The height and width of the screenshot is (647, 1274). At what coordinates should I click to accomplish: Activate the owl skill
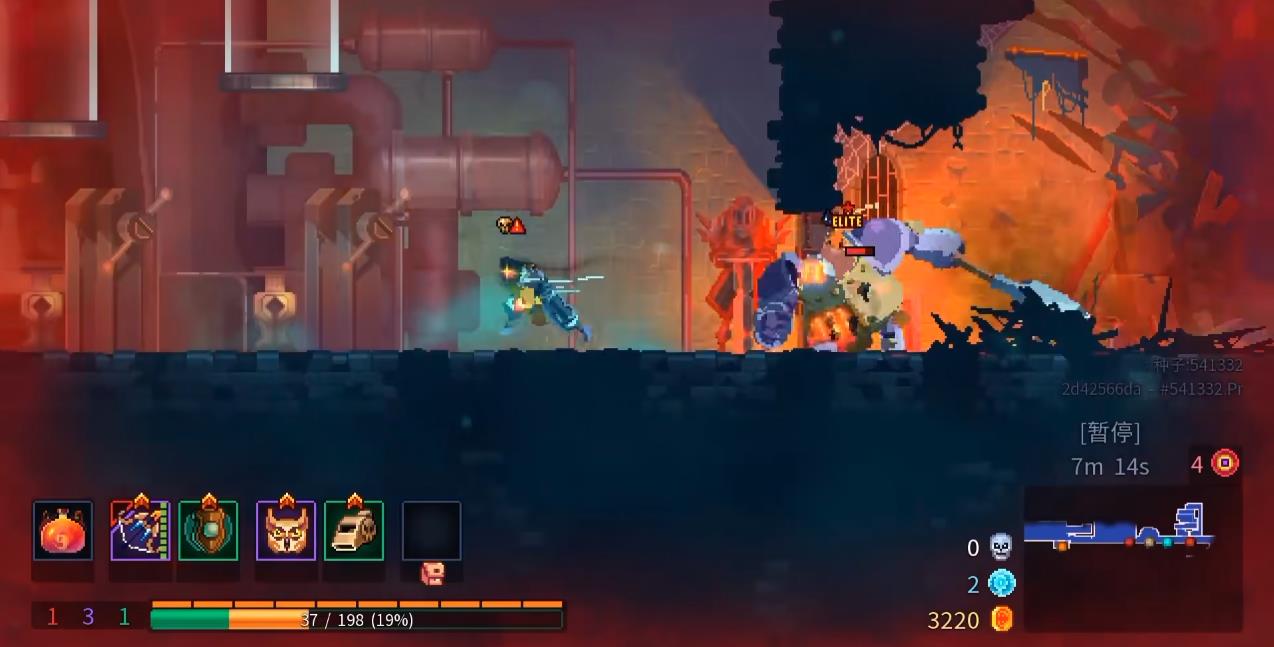[x=286, y=531]
